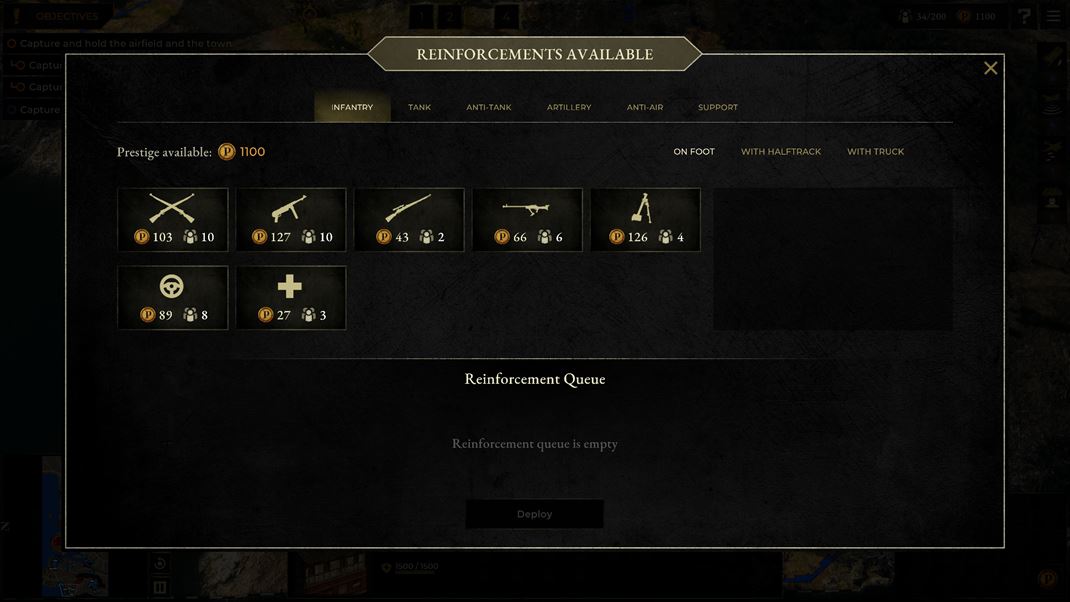Add the submachine gun squad for 127 prestige

pyautogui.click(x=291, y=220)
